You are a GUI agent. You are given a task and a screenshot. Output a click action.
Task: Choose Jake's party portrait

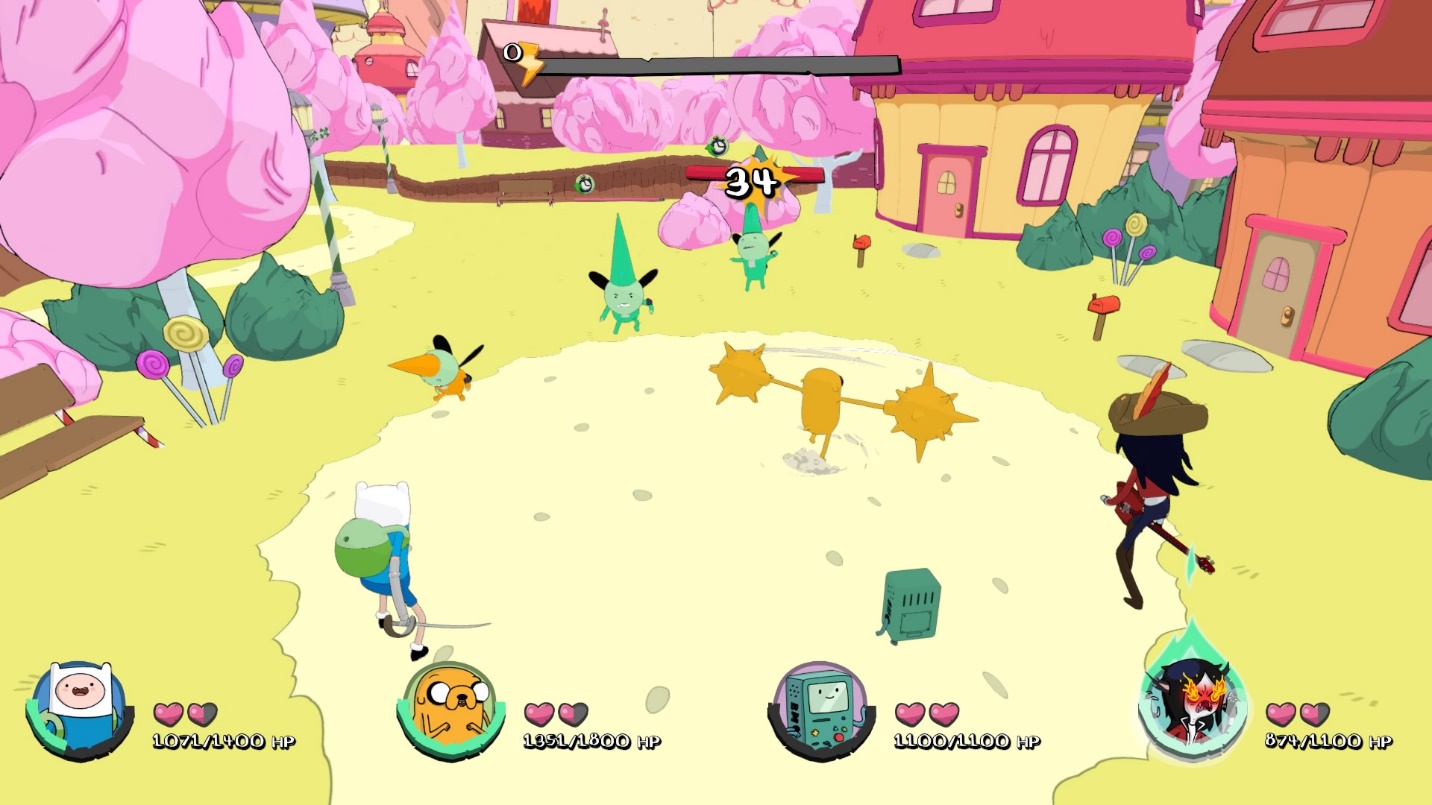click(x=448, y=708)
